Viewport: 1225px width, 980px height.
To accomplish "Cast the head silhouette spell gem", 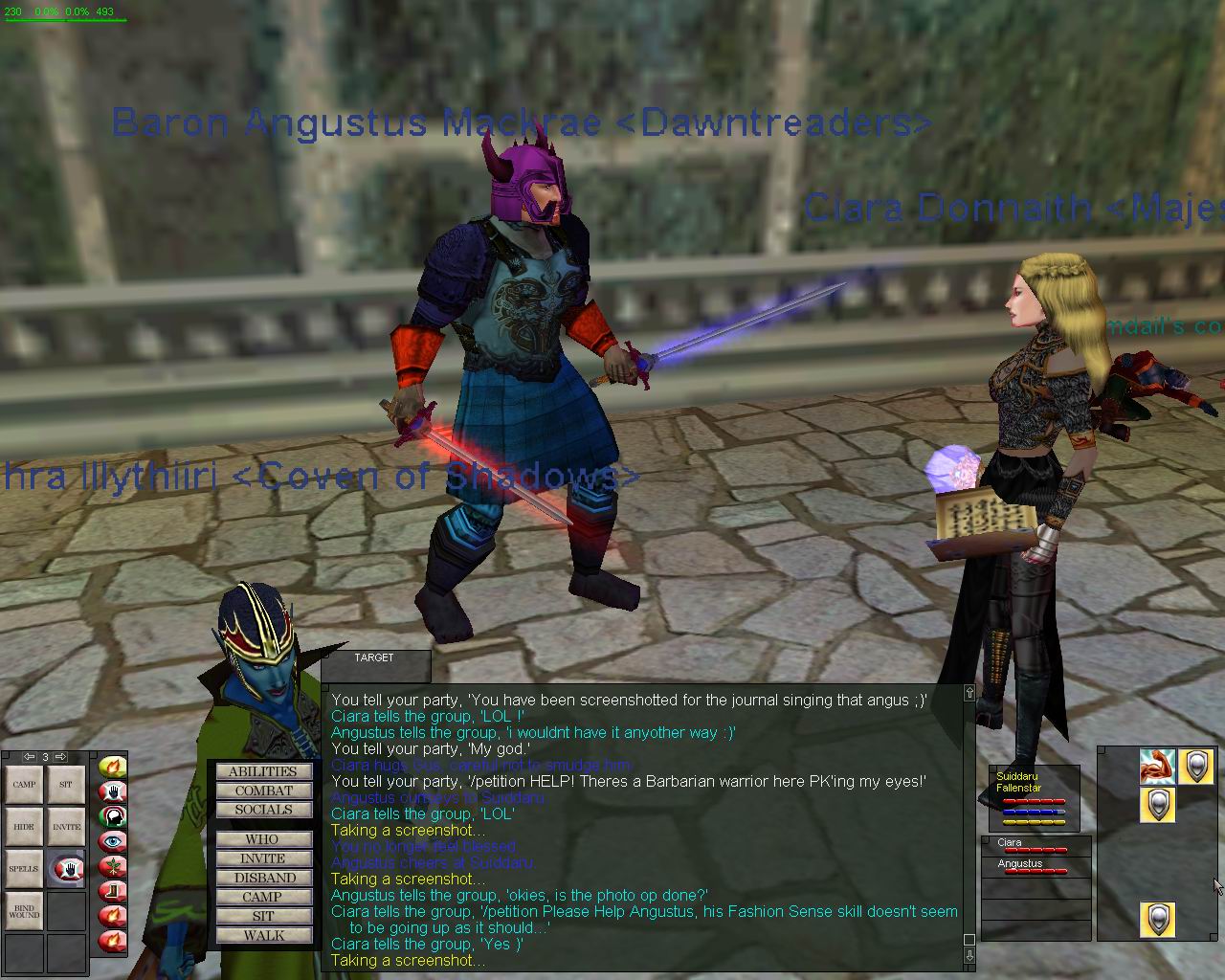I will [113, 816].
